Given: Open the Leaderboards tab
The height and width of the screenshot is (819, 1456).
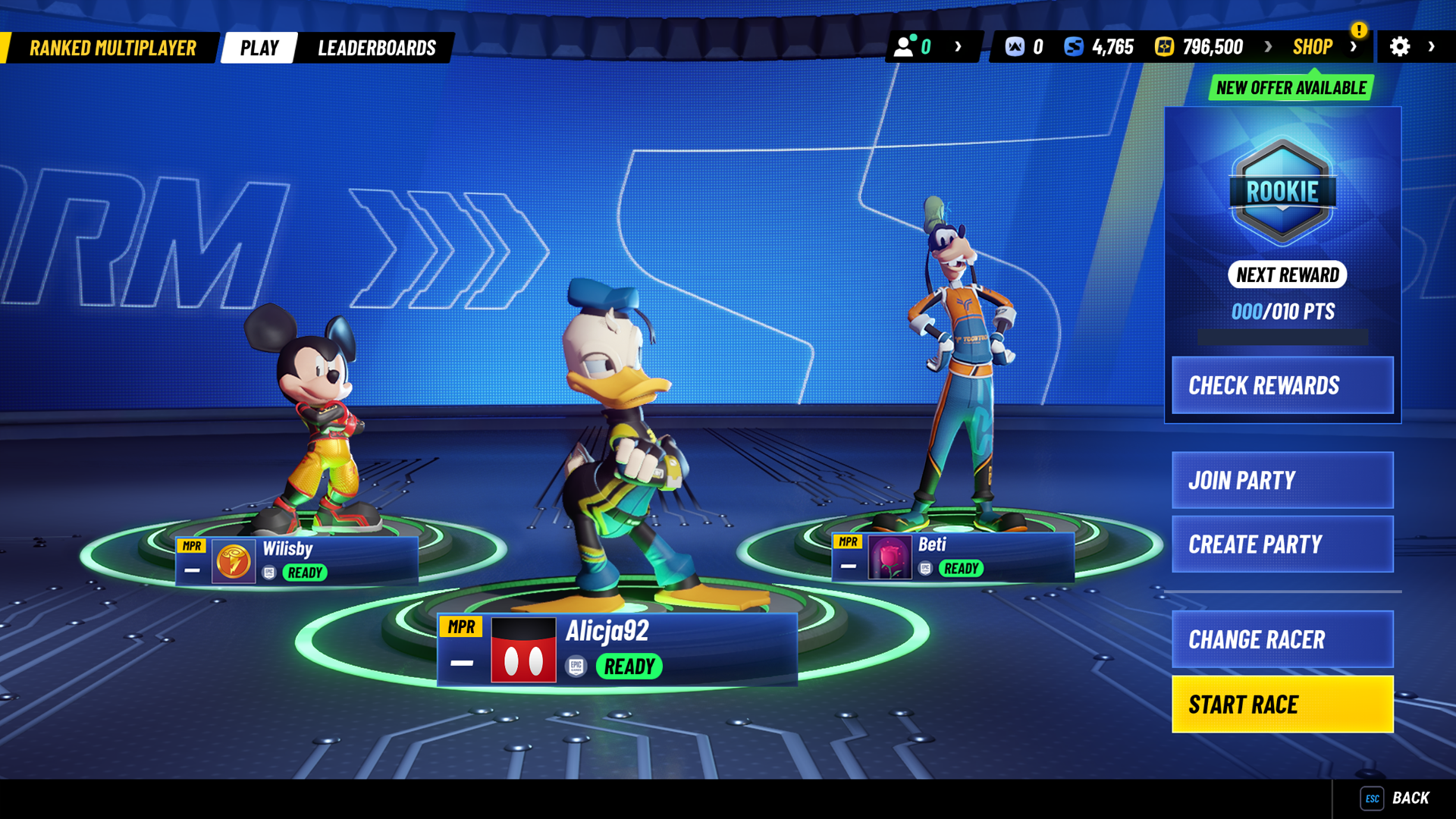Looking at the screenshot, I should [376, 48].
